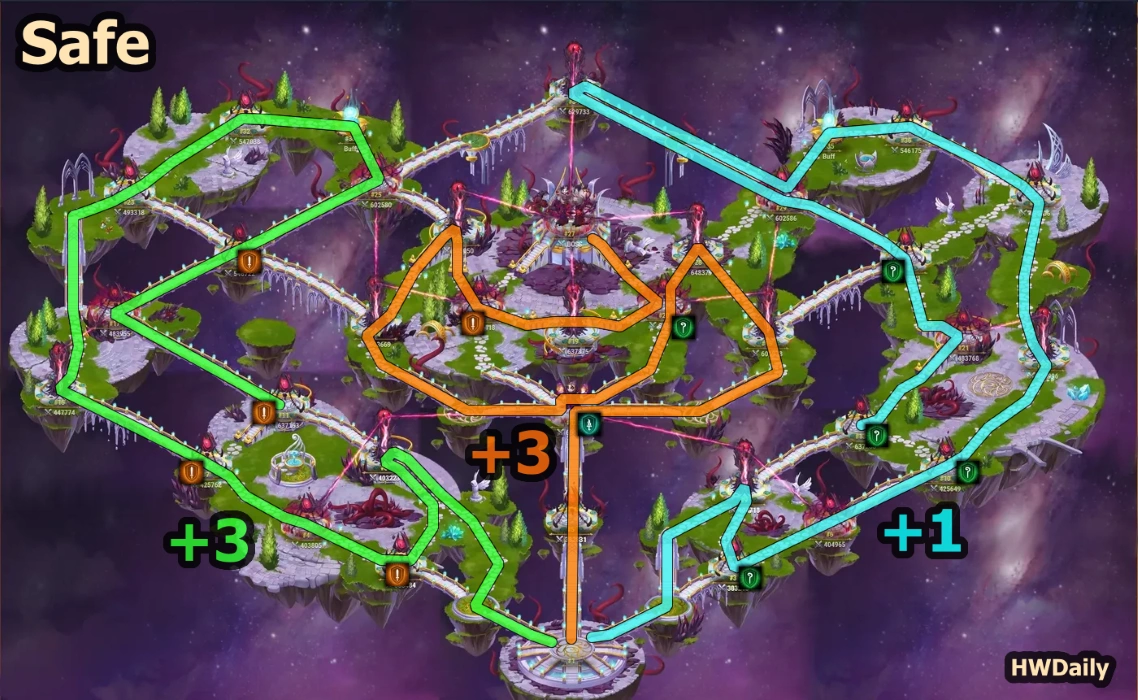This screenshot has width=1138, height=700.
Task: Open the green question-mark marker beside the orange route
Action: click(x=683, y=326)
